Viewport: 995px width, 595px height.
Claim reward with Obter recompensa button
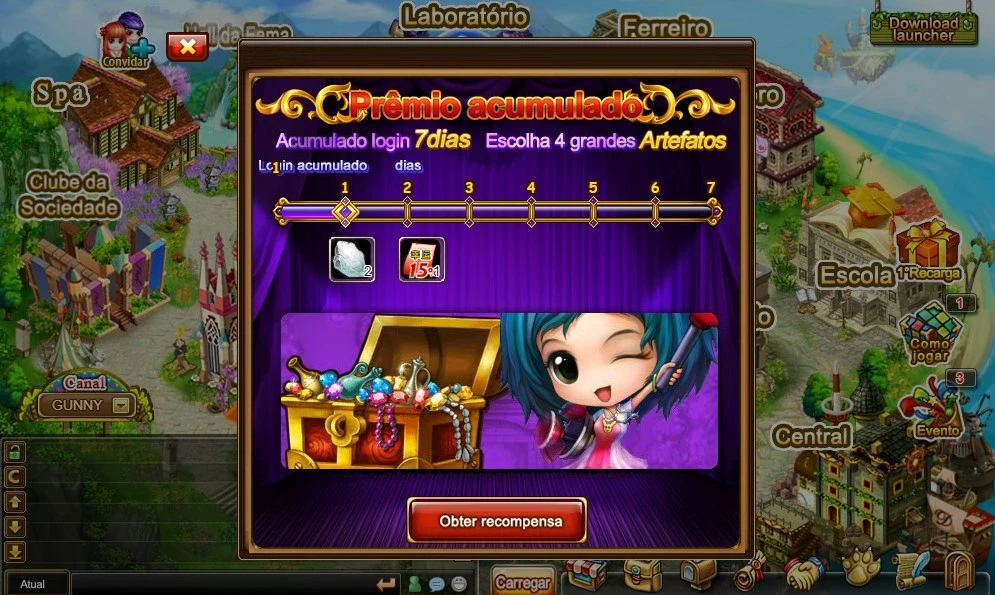tap(497, 521)
